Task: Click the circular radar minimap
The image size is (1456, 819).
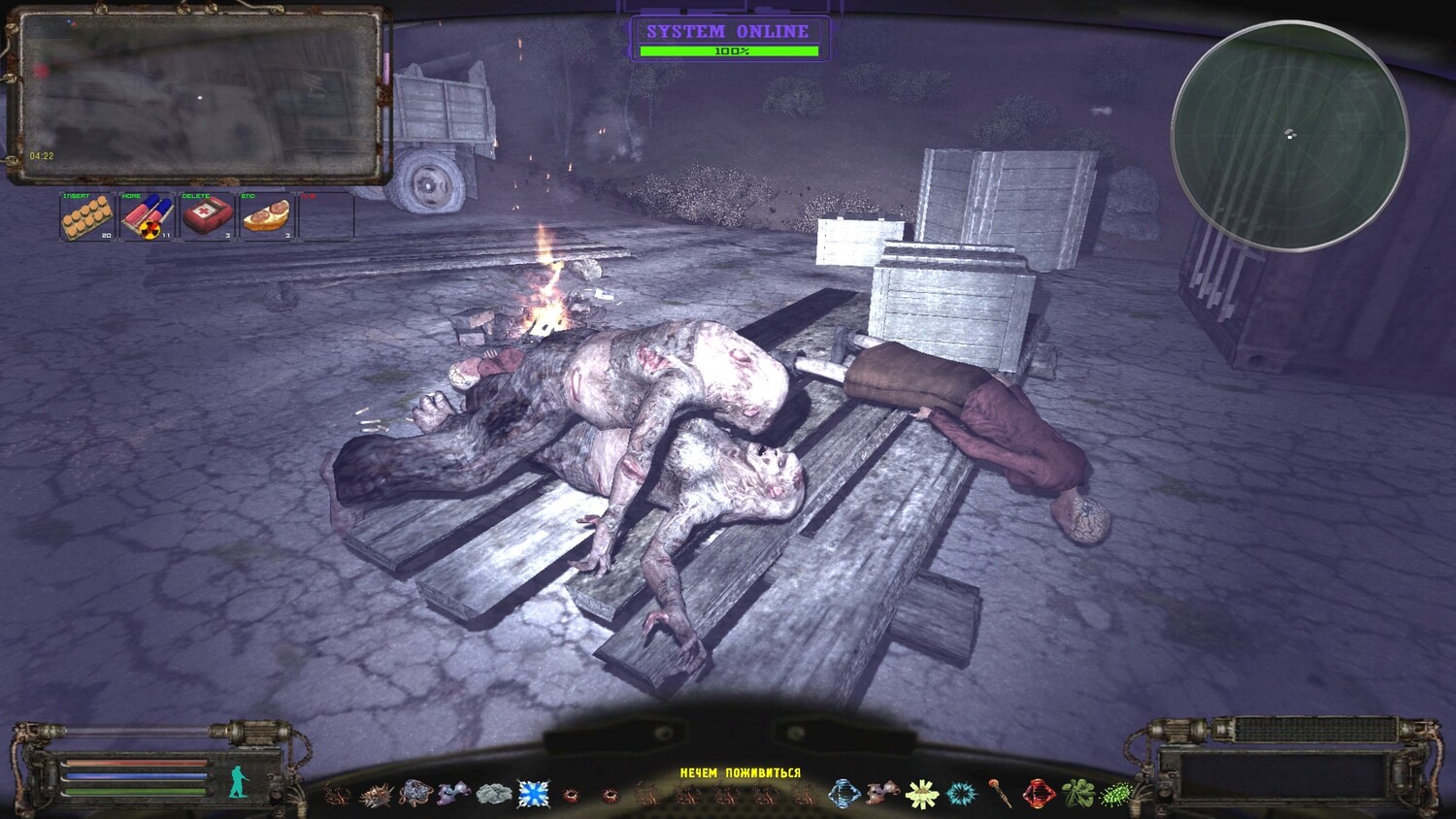Action: click(x=1290, y=136)
